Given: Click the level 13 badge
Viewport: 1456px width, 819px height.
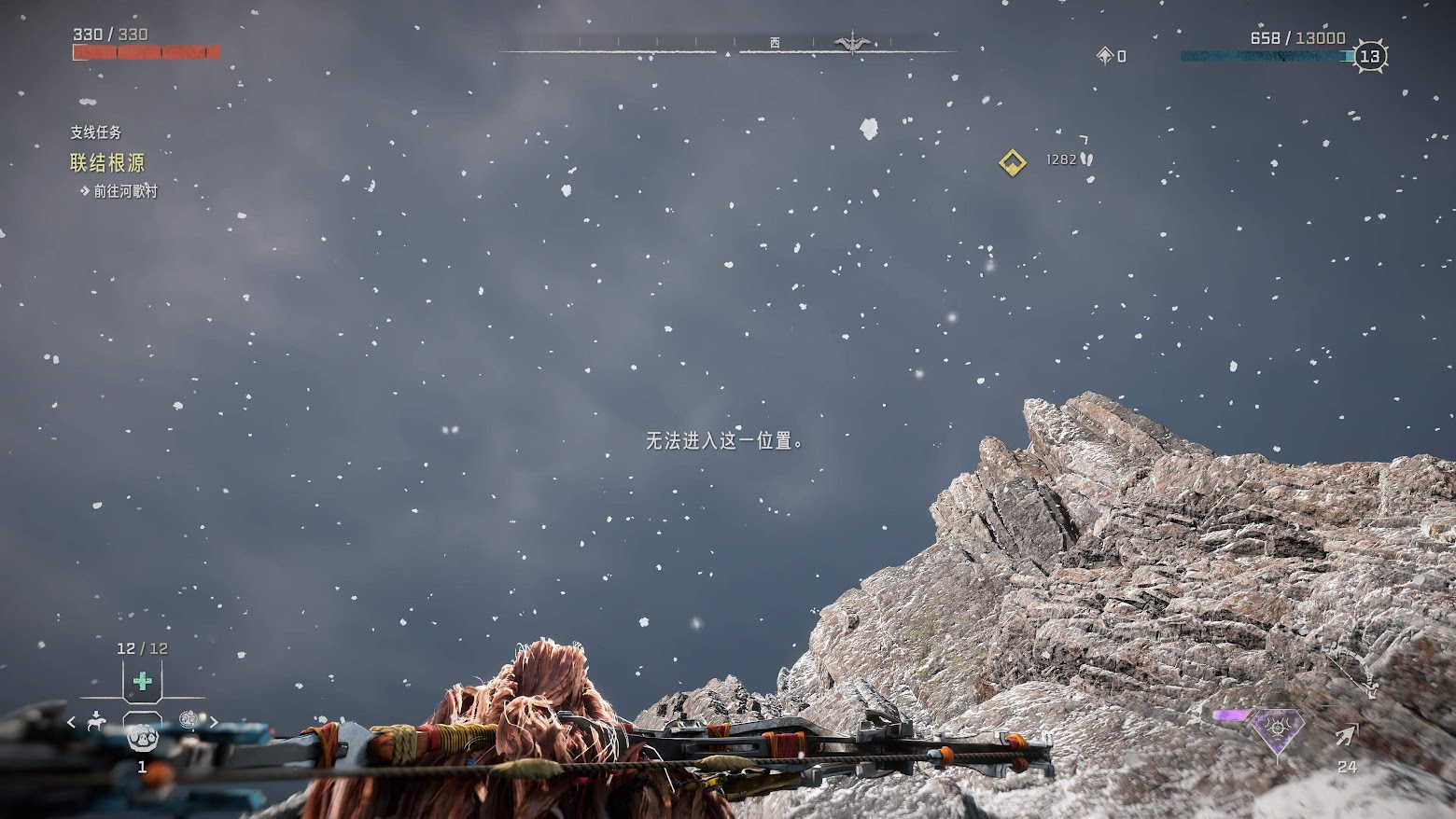Looking at the screenshot, I should click(x=1370, y=57).
